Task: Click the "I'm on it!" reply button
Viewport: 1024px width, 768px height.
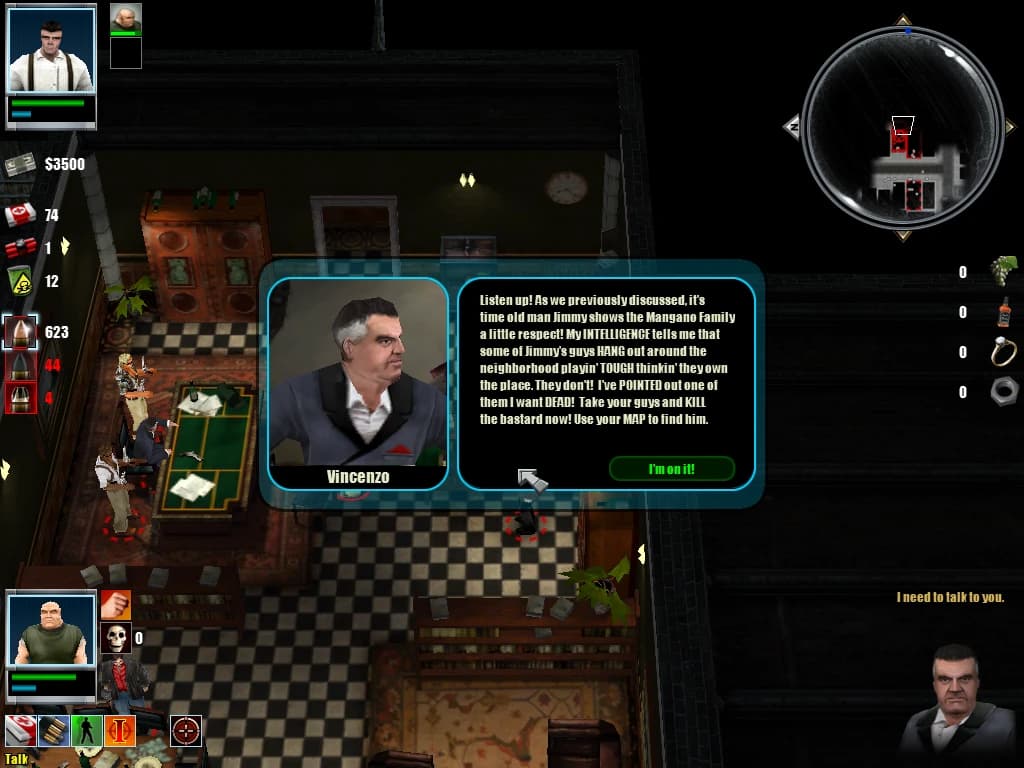Action: point(671,469)
